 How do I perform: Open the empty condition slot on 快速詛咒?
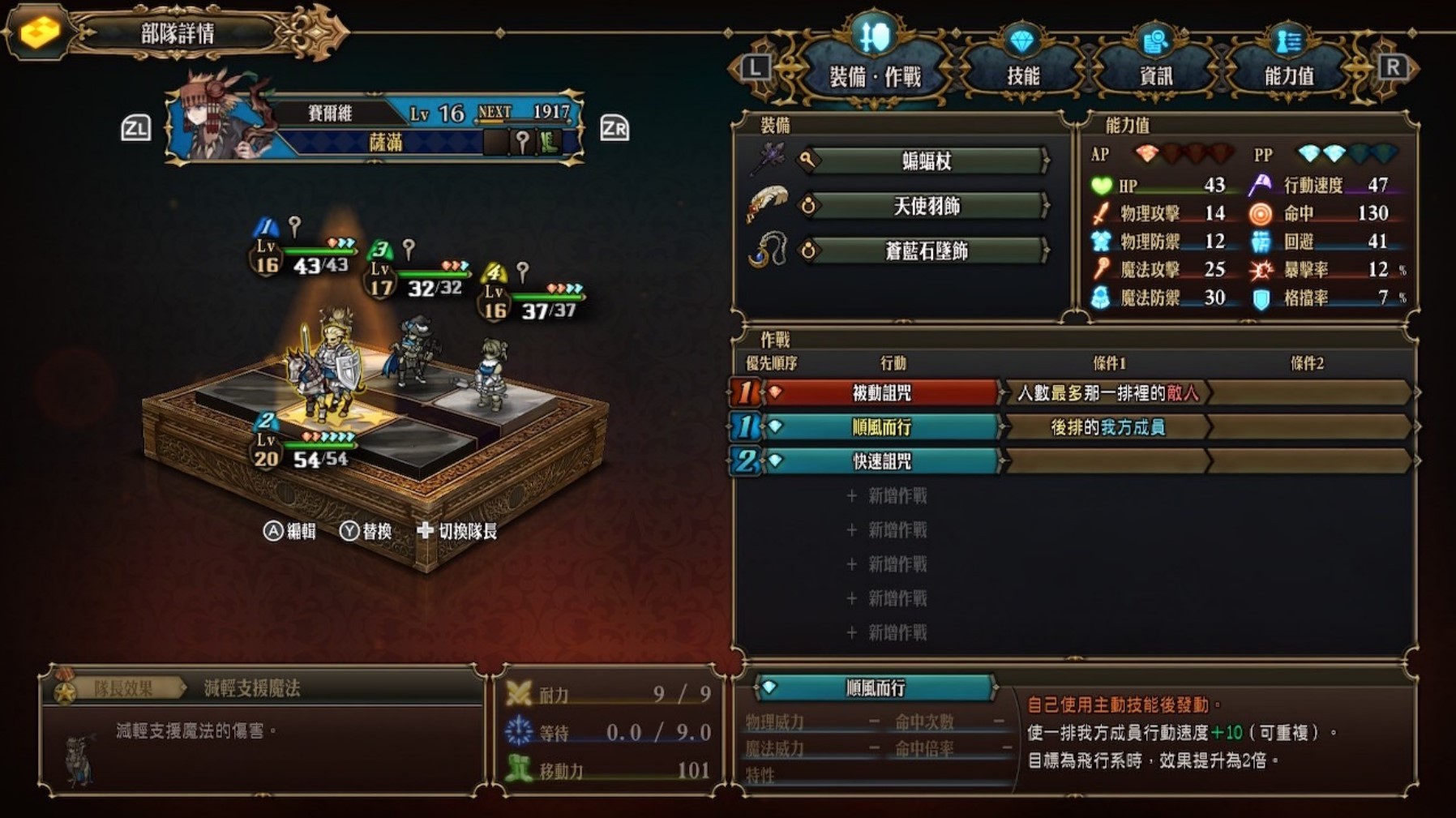click(x=1108, y=462)
